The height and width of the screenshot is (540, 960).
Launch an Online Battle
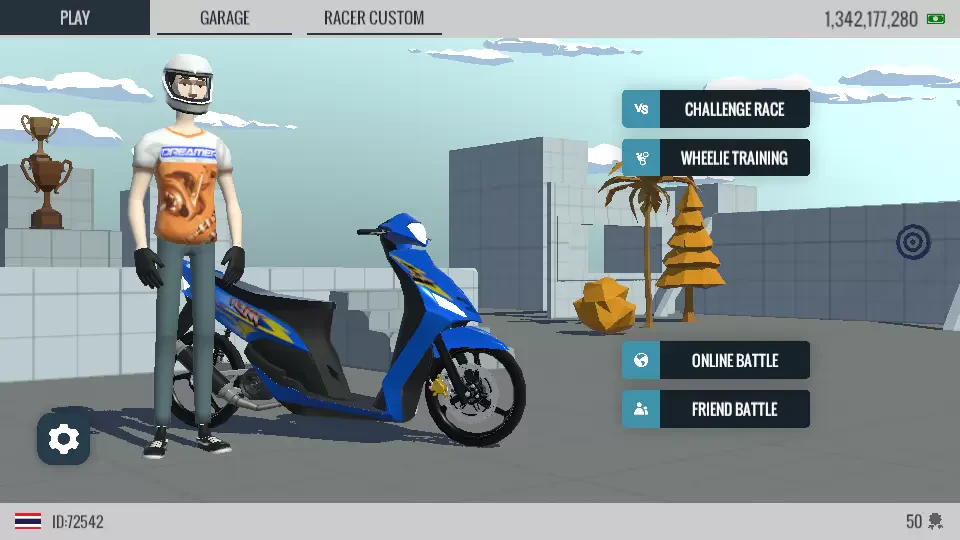pos(716,360)
